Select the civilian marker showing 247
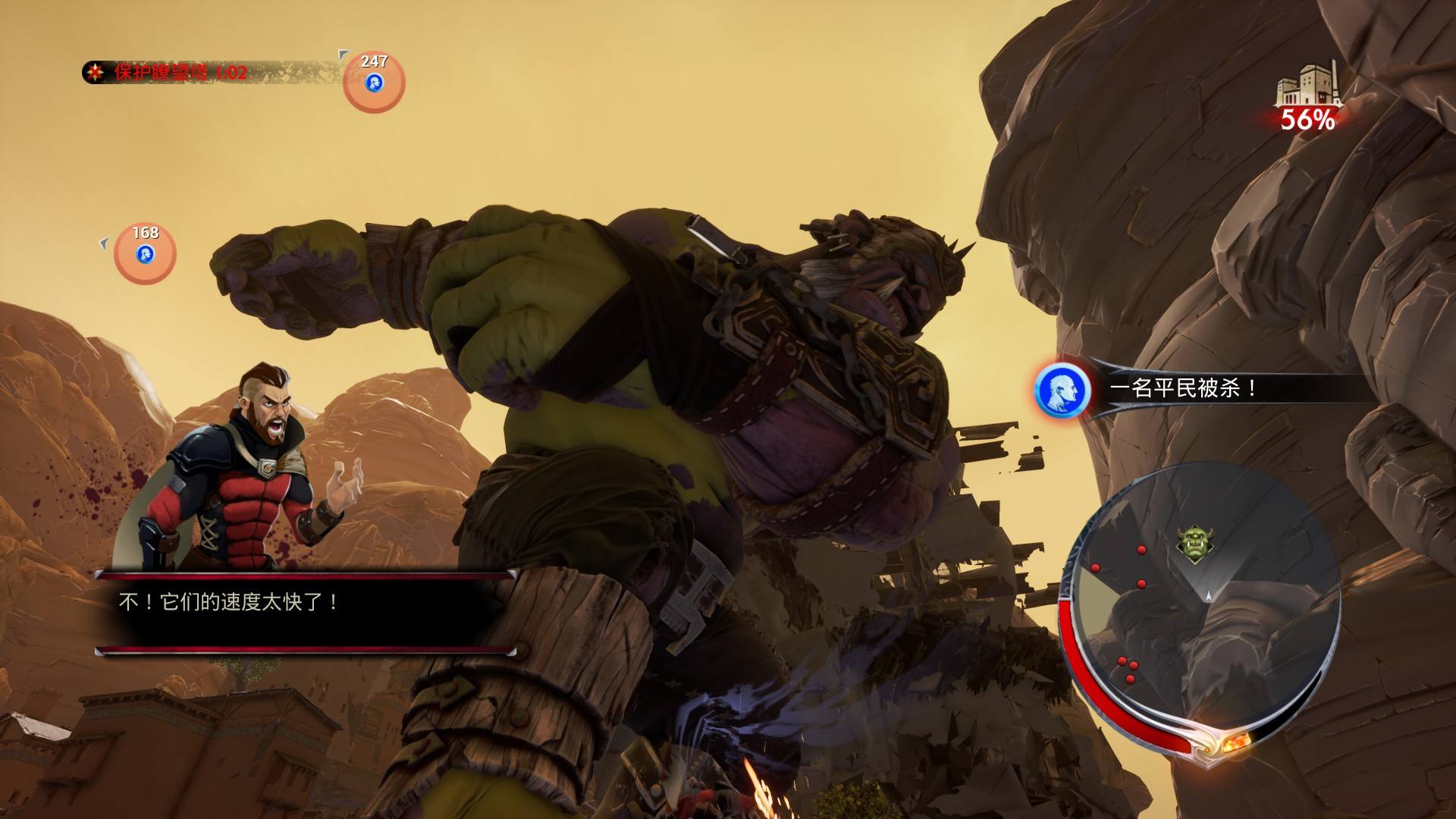The image size is (1456, 819). click(374, 80)
